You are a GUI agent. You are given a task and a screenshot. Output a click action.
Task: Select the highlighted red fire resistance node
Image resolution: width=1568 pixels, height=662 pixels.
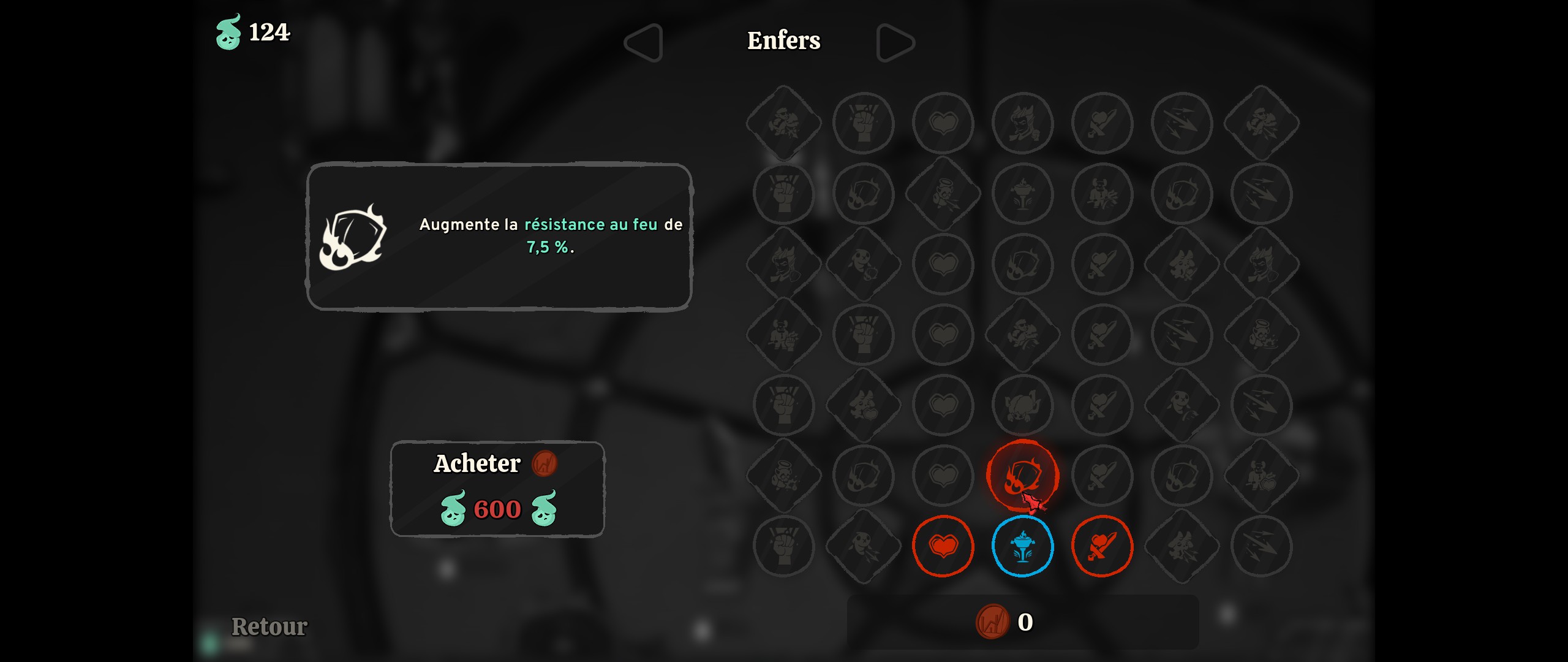[1022, 475]
